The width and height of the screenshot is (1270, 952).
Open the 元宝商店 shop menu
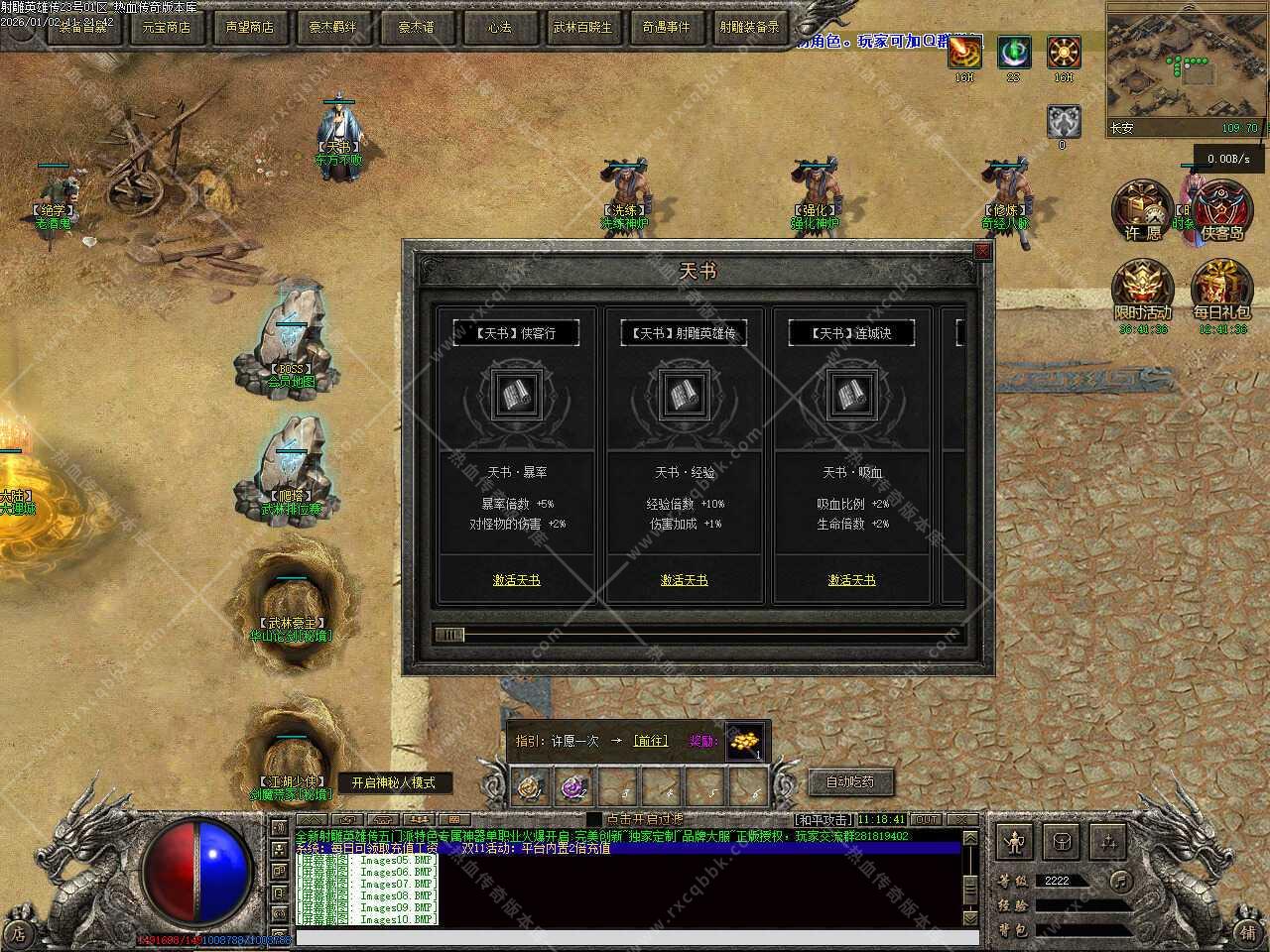coord(166,27)
